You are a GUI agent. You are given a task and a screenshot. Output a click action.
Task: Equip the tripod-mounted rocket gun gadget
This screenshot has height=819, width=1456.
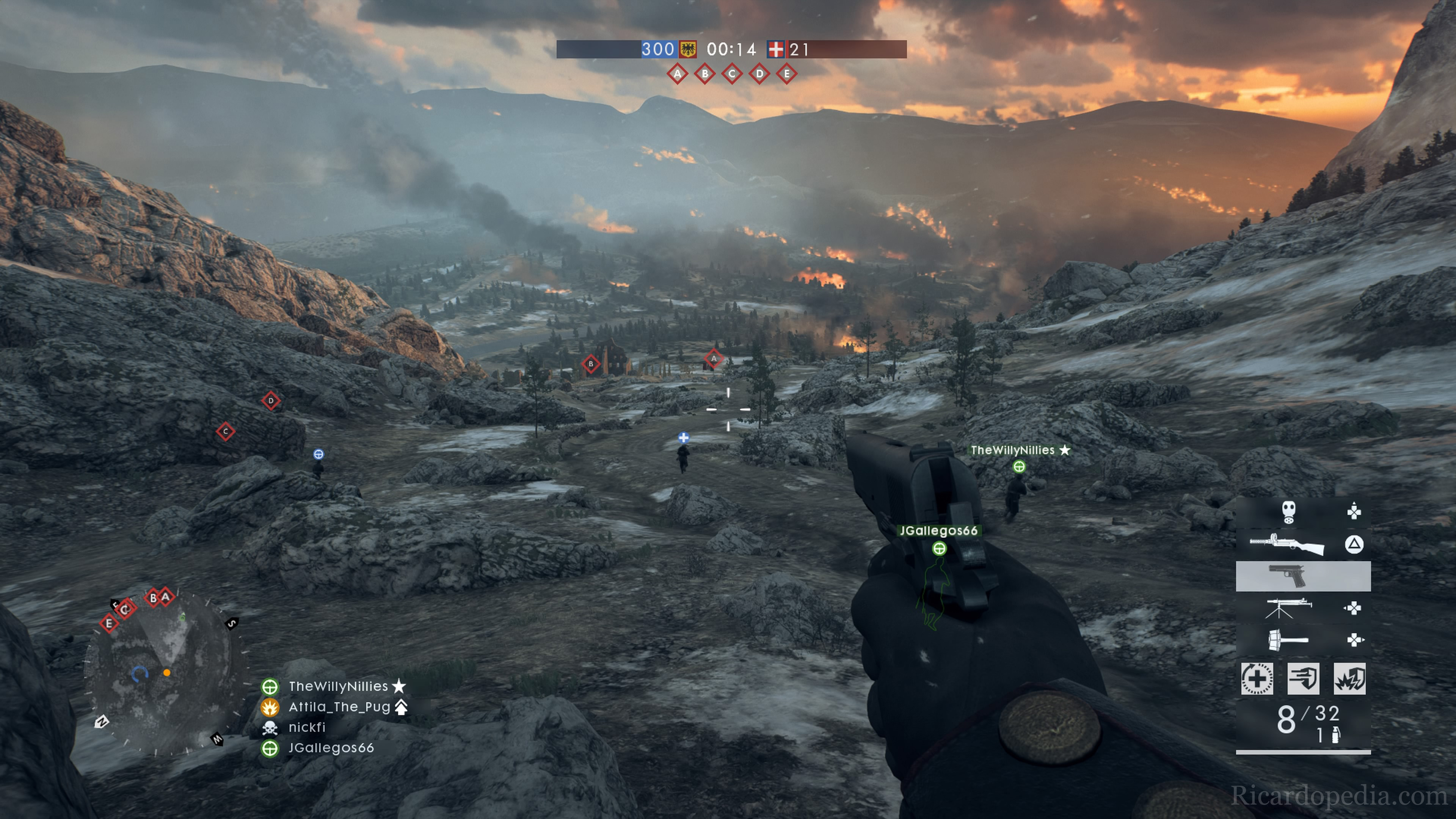tap(1288, 608)
